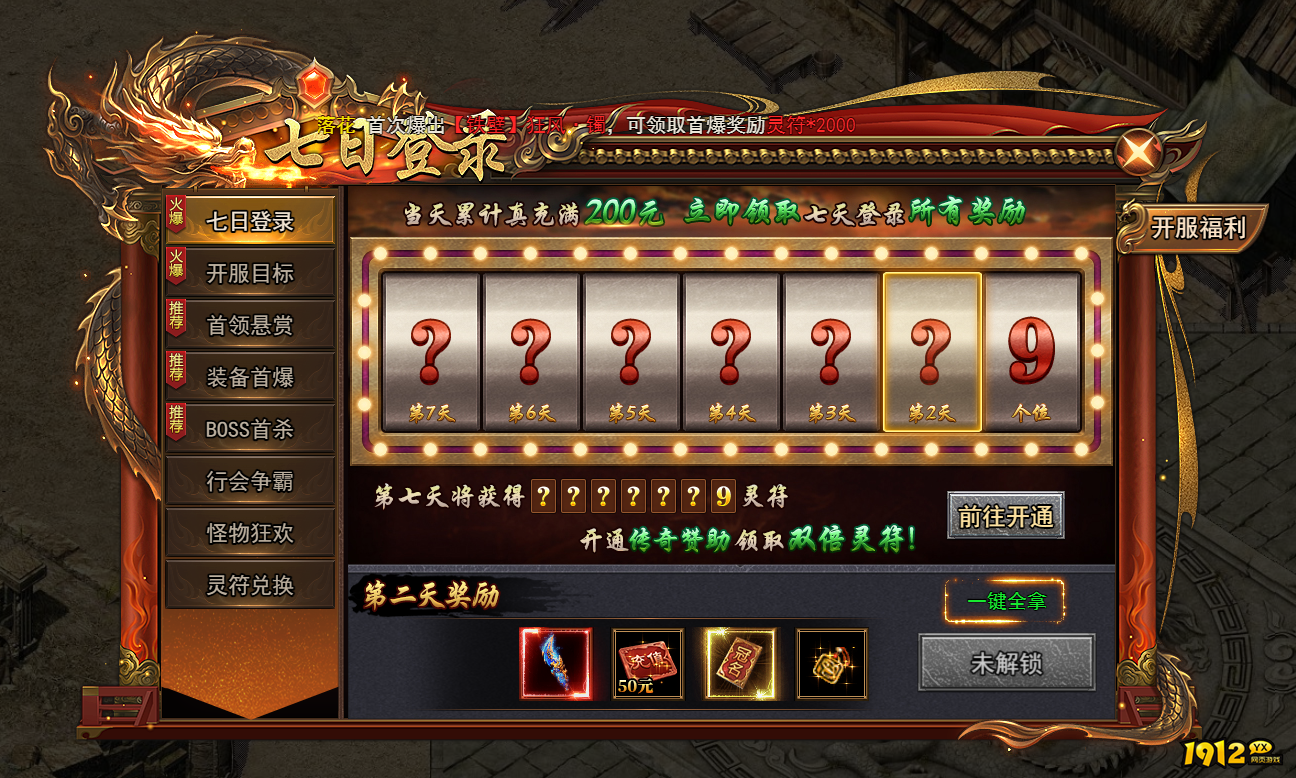Click the 个位 reel showing 9
Viewport: 1296px width, 778px height.
[1032, 351]
